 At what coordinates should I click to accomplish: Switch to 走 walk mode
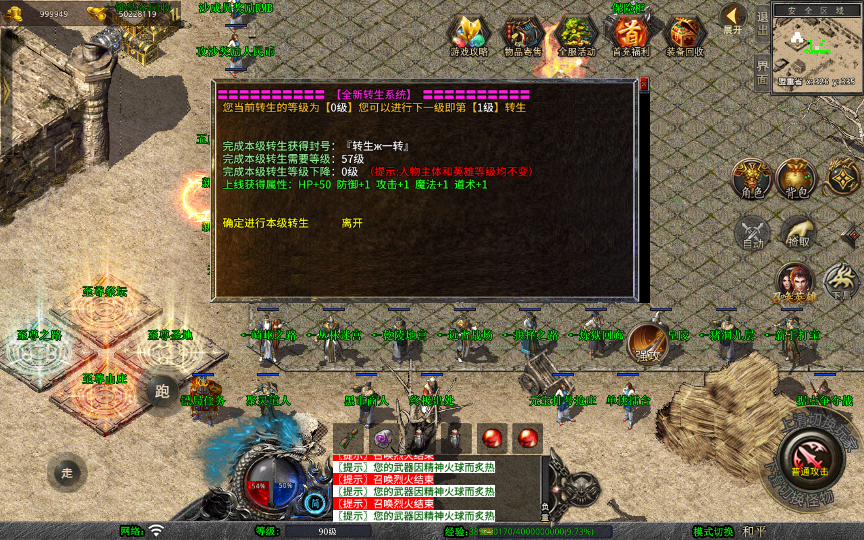coord(67,472)
